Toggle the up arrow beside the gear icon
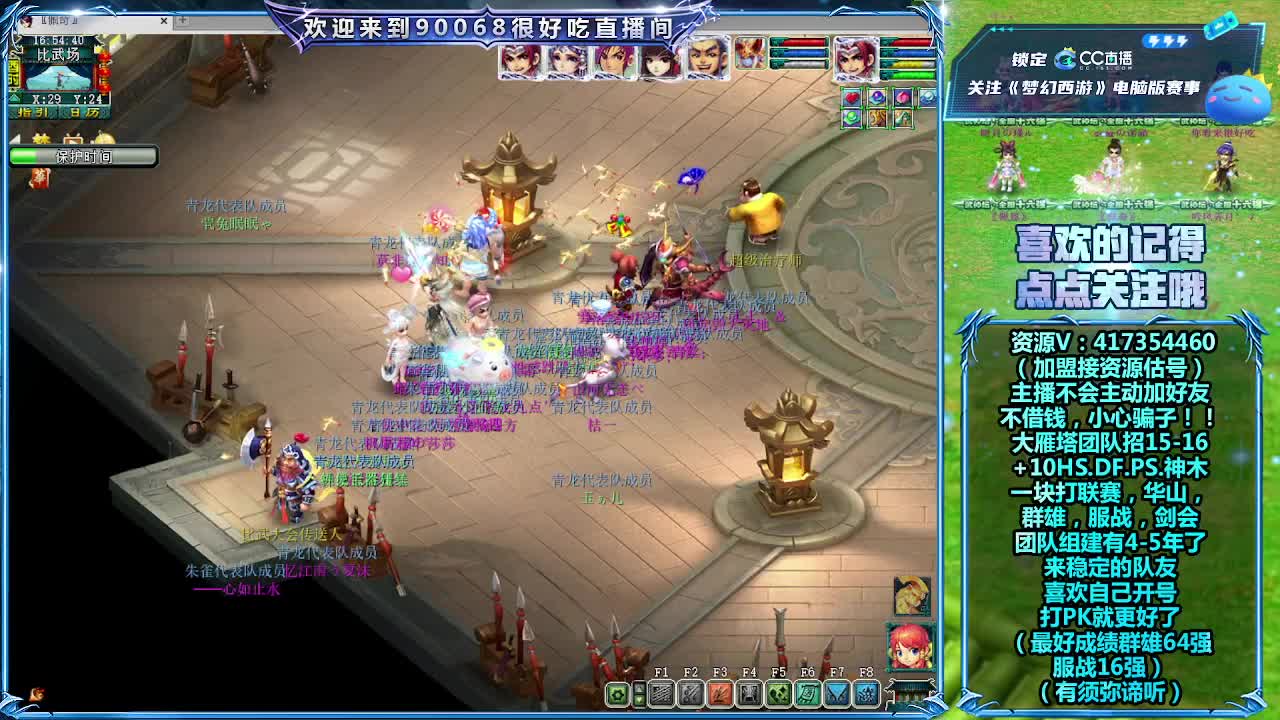 pyautogui.click(x=641, y=687)
